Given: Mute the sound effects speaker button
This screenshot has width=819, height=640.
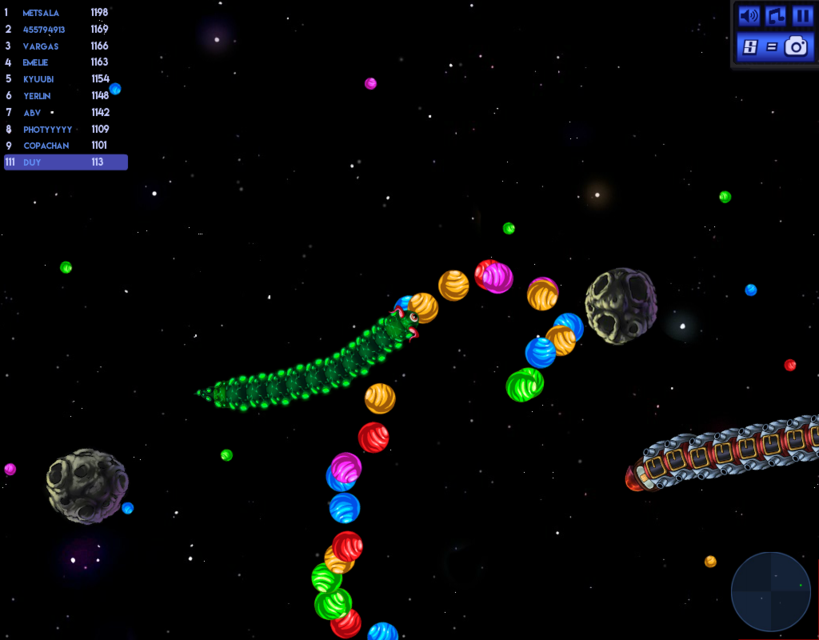Looking at the screenshot, I should pyautogui.click(x=749, y=16).
